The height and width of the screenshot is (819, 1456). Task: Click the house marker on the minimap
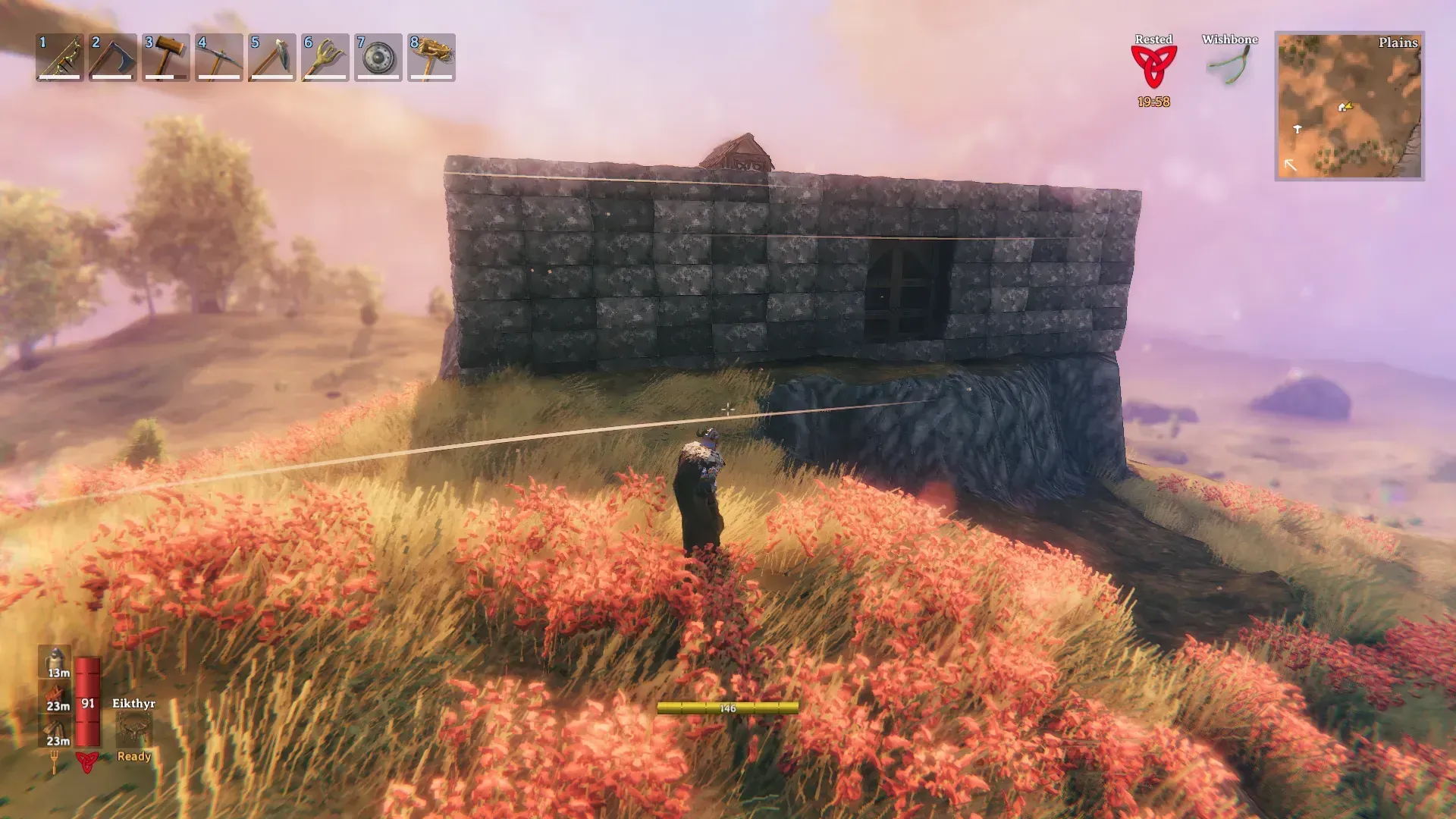point(1344,108)
